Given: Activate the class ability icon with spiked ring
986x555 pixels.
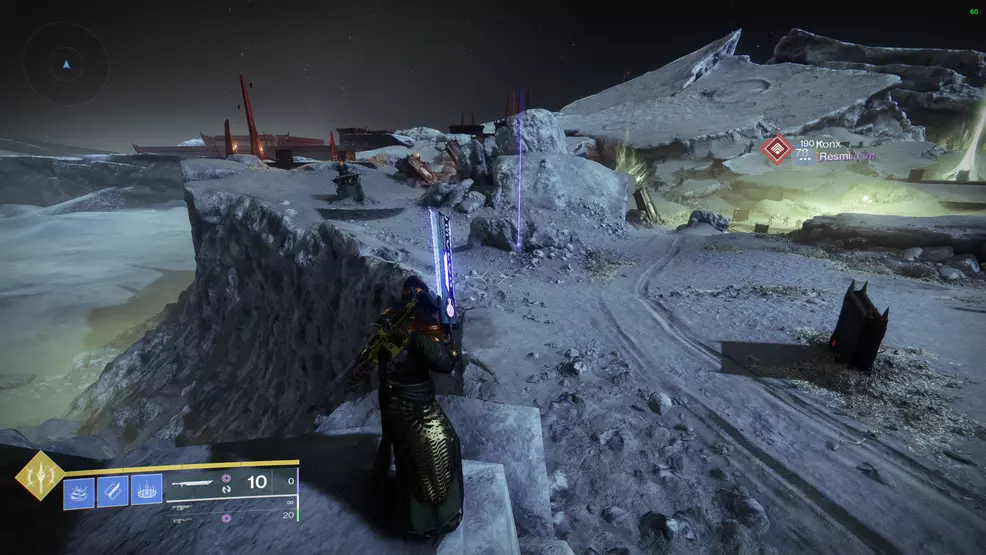Looking at the screenshot, I should 147,491.
